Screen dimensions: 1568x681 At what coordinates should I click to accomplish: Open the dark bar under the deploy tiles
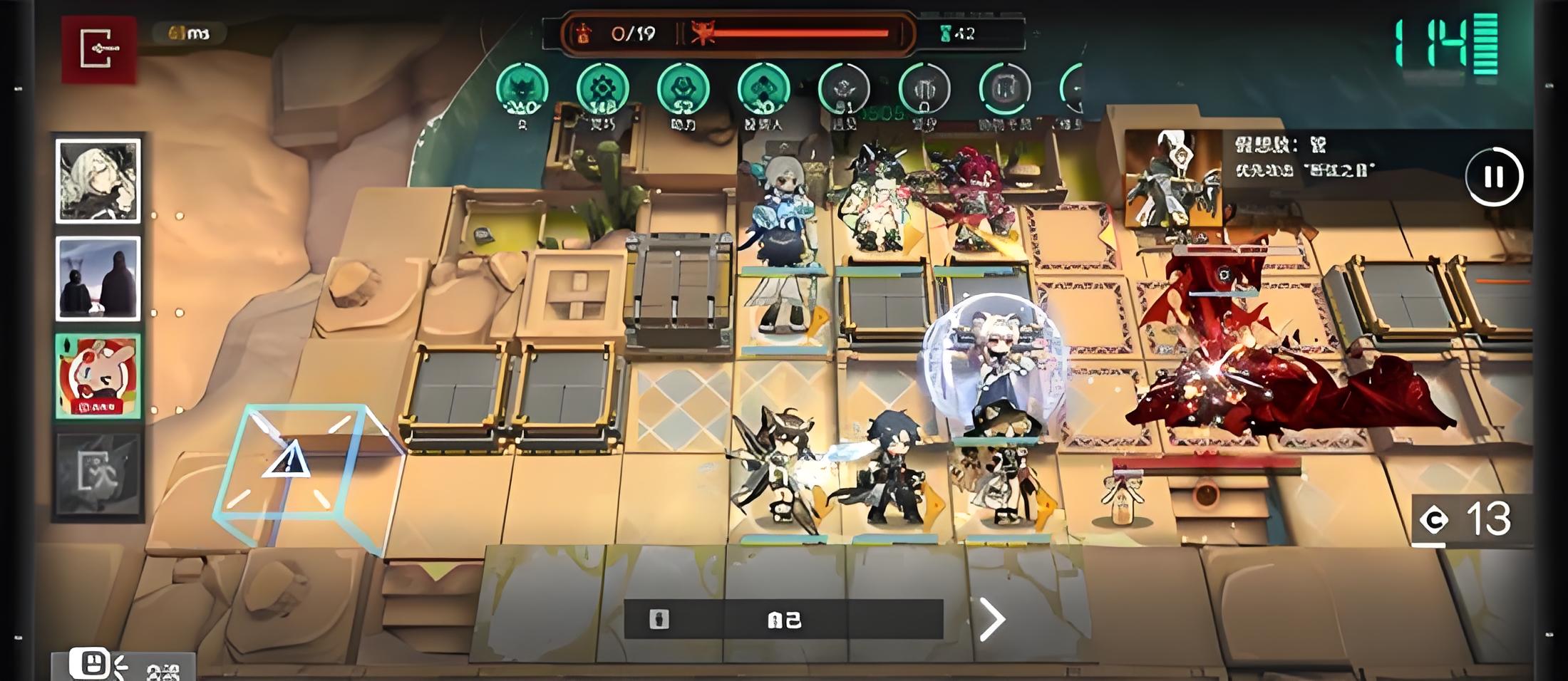click(783, 619)
